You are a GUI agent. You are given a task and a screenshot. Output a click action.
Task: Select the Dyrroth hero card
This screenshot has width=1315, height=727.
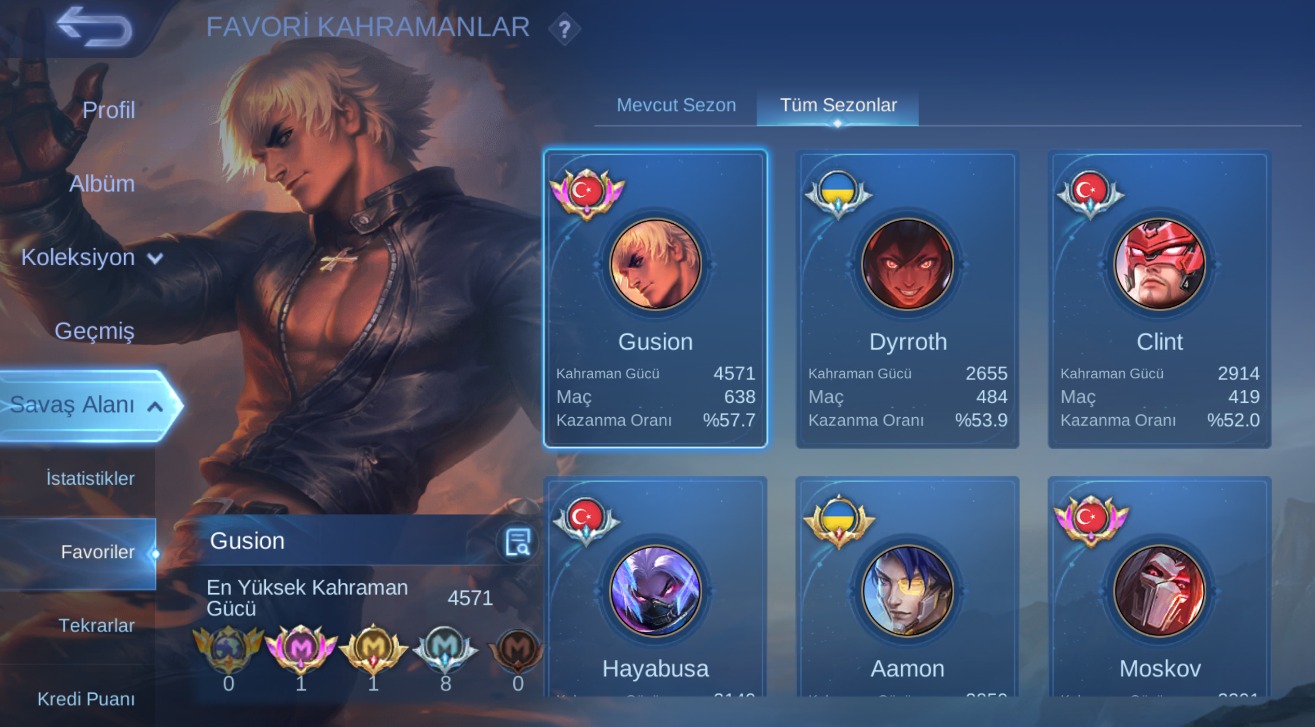[x=907, y=298]
